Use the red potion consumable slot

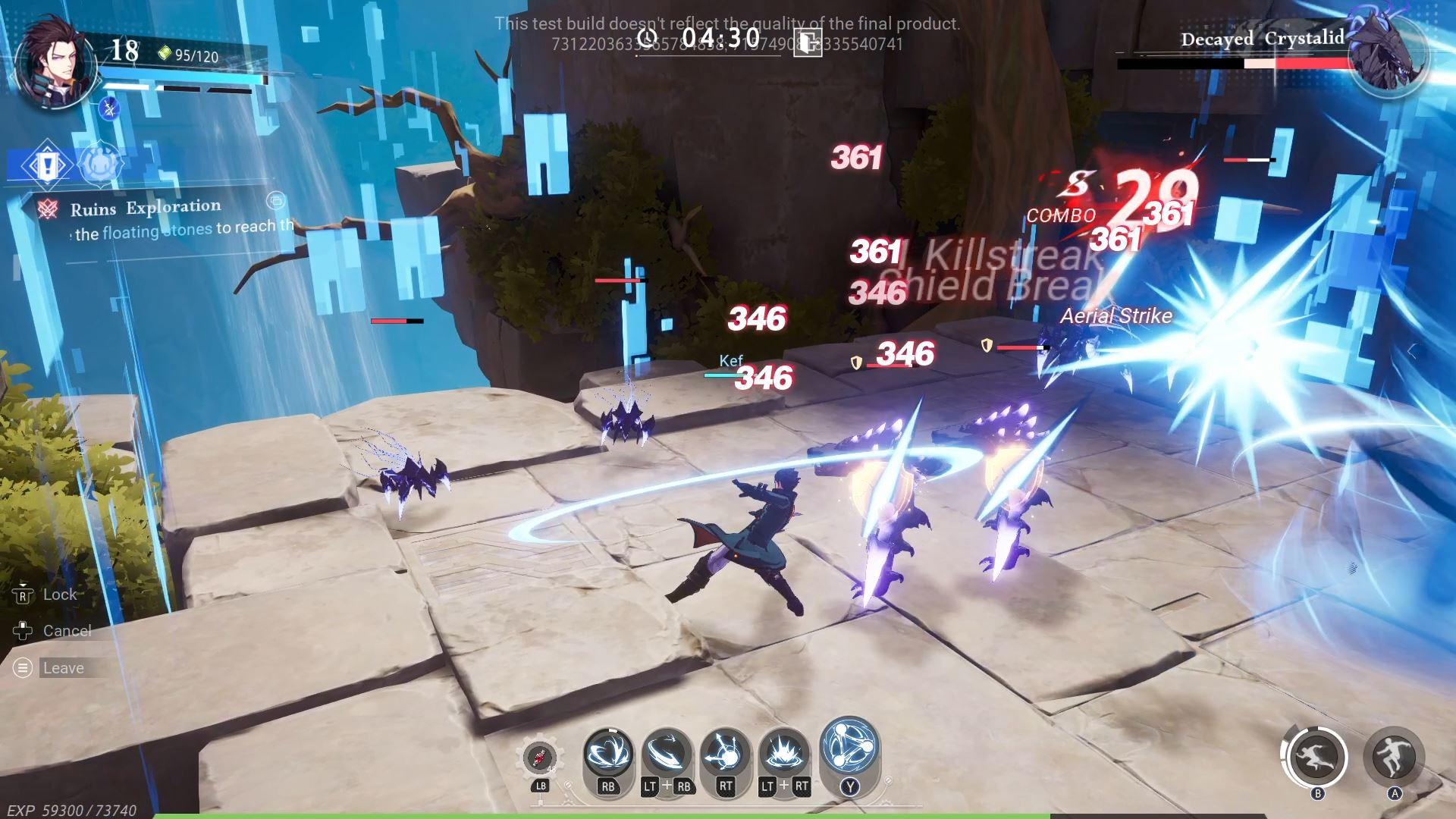540,757
